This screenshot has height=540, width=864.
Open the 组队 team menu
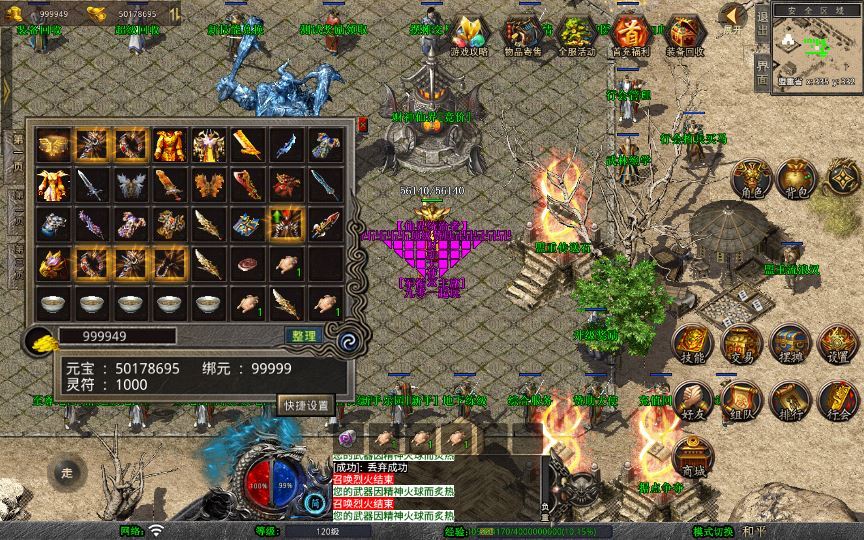click(x=741, y=400)
